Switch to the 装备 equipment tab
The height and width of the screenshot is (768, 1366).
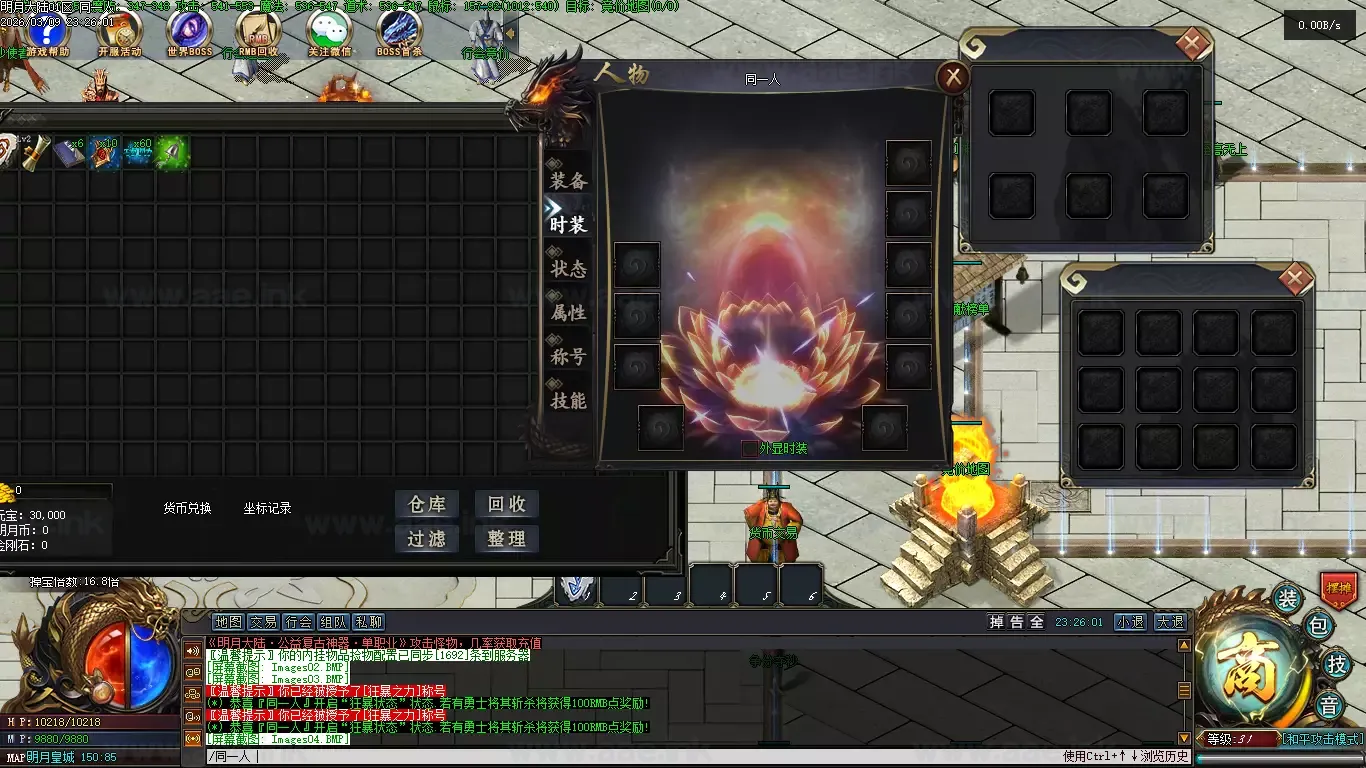coord(568,180)
